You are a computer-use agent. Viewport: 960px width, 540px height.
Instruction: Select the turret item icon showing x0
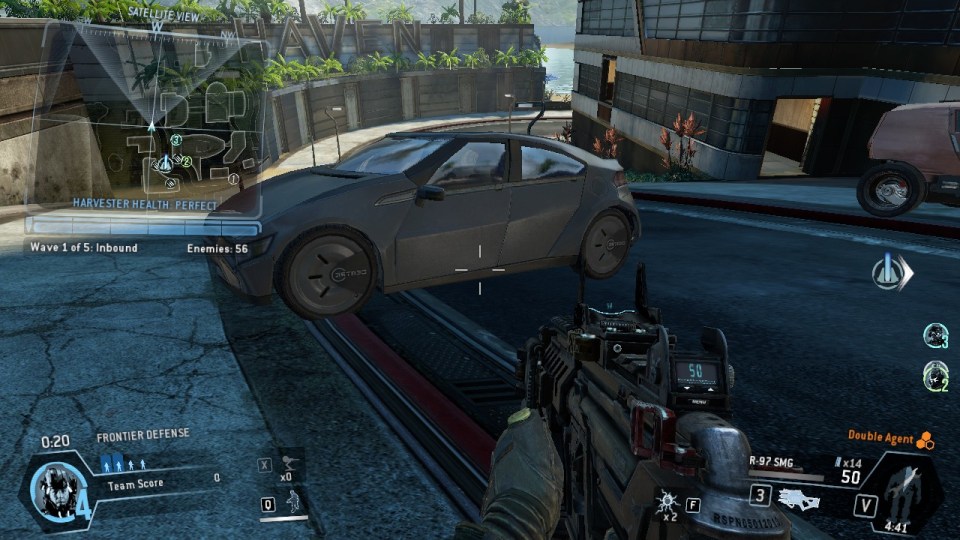tap(291, 464)
